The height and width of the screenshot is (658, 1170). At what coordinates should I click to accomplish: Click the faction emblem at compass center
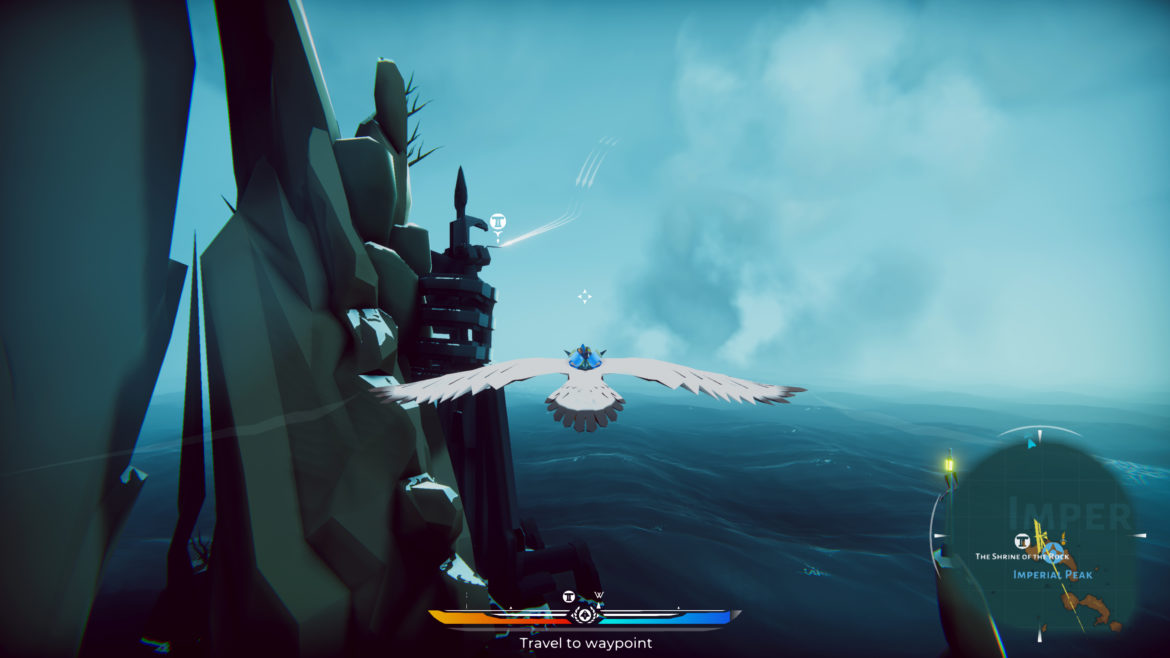(x=584, y=616)
